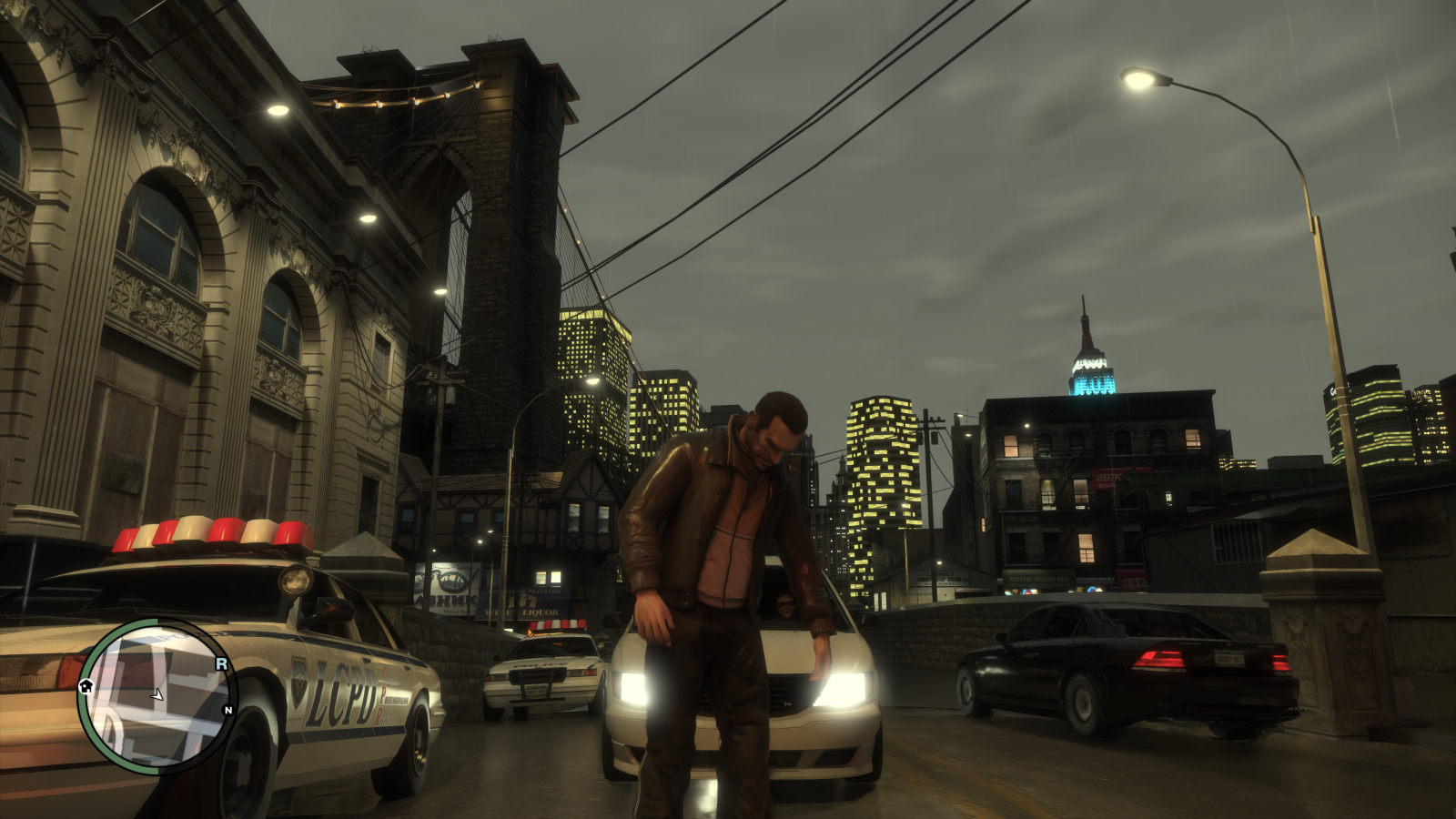Select the white player arrow on the minimap
The image size is (1456, 819).
(157, 695)
